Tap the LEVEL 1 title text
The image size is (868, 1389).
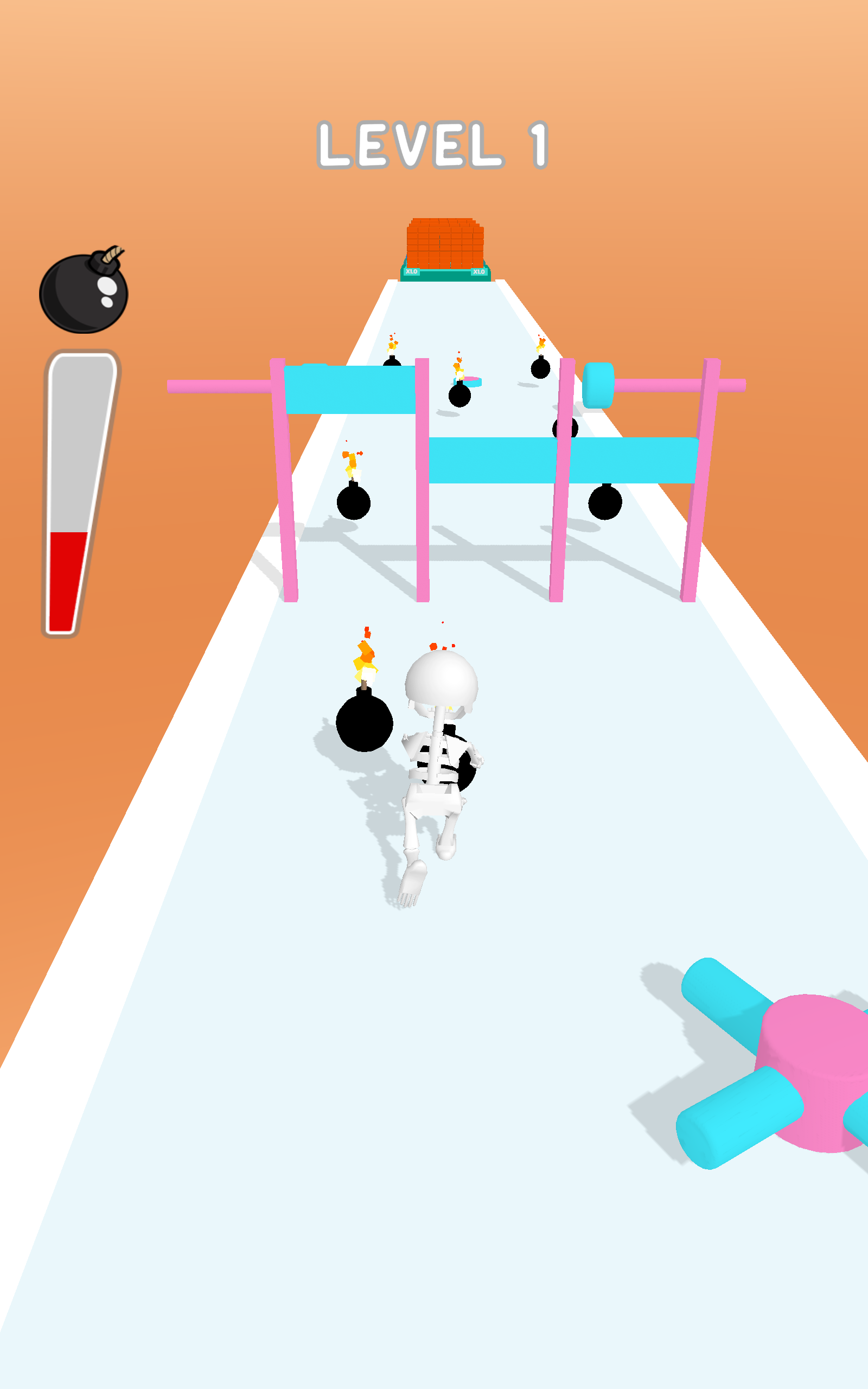click(x=435, y=145)
